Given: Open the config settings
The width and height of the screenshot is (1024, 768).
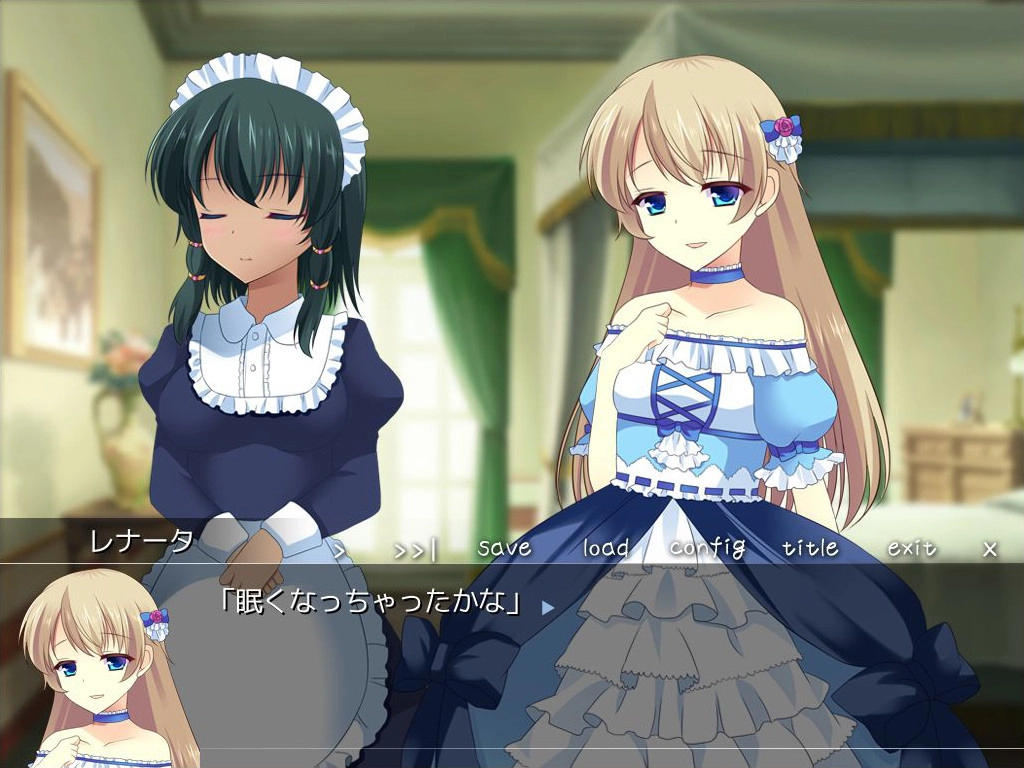Looking at the screenshot, I should click(x=707, y=548).
